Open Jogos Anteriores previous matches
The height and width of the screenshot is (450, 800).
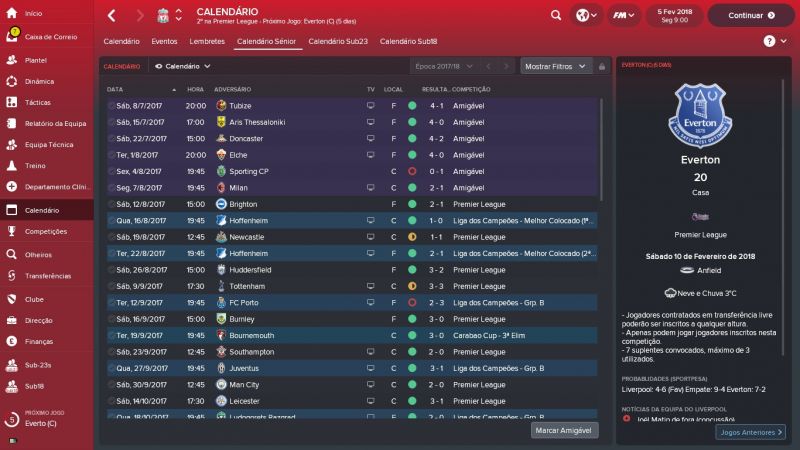(751, 432)
